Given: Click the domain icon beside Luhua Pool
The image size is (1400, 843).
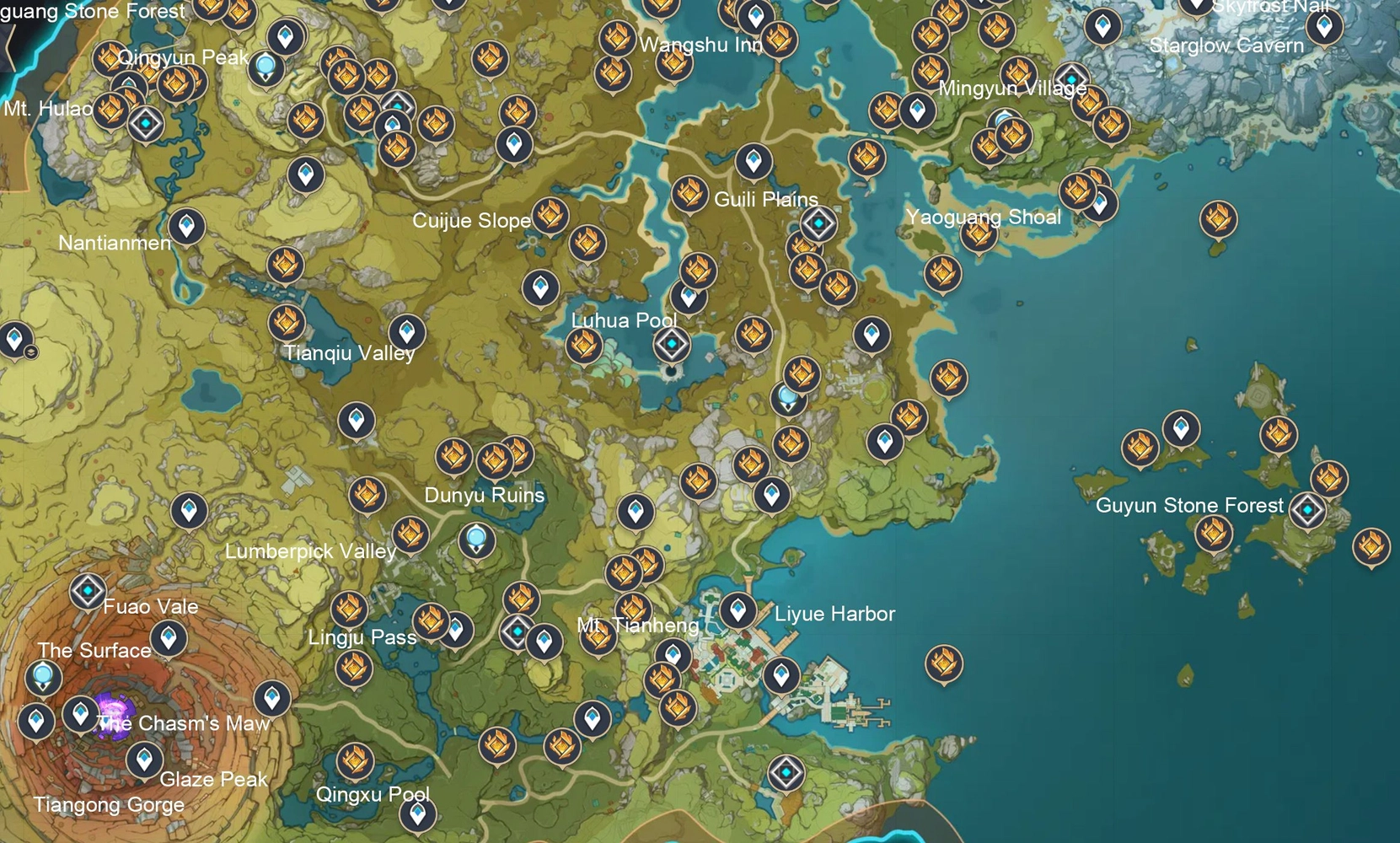Looking at the screenshot, I should click(670, 343).
